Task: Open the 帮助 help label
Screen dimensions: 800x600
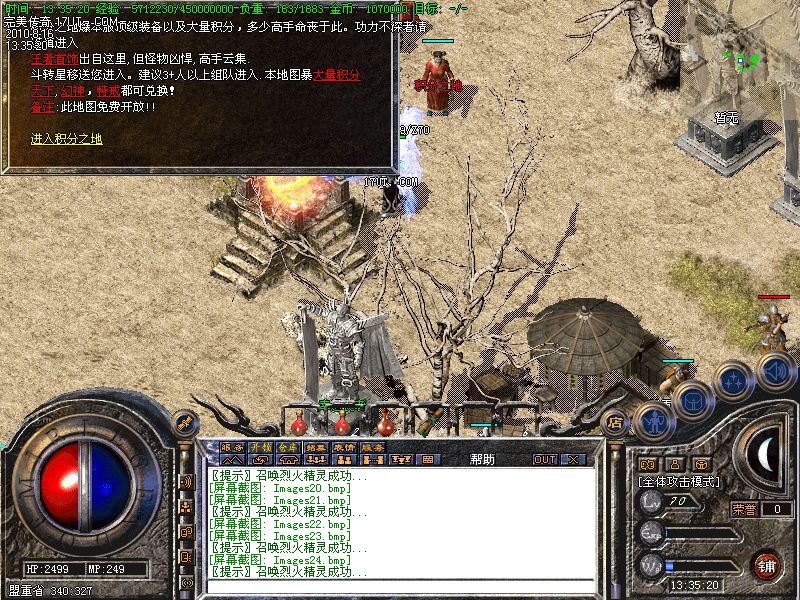Action: pyautogui.click(x=482, y=460)
